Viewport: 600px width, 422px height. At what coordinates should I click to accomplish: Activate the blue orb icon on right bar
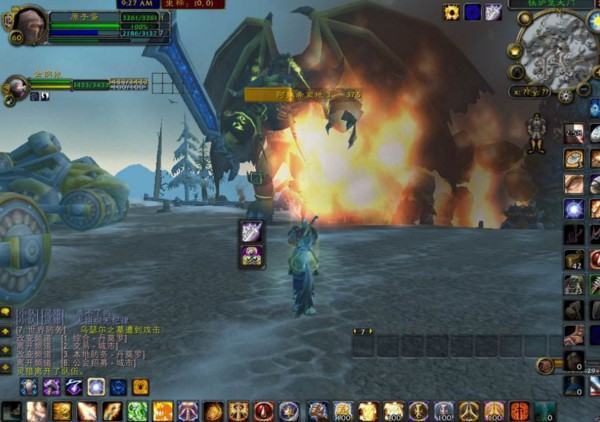(573, 209)
